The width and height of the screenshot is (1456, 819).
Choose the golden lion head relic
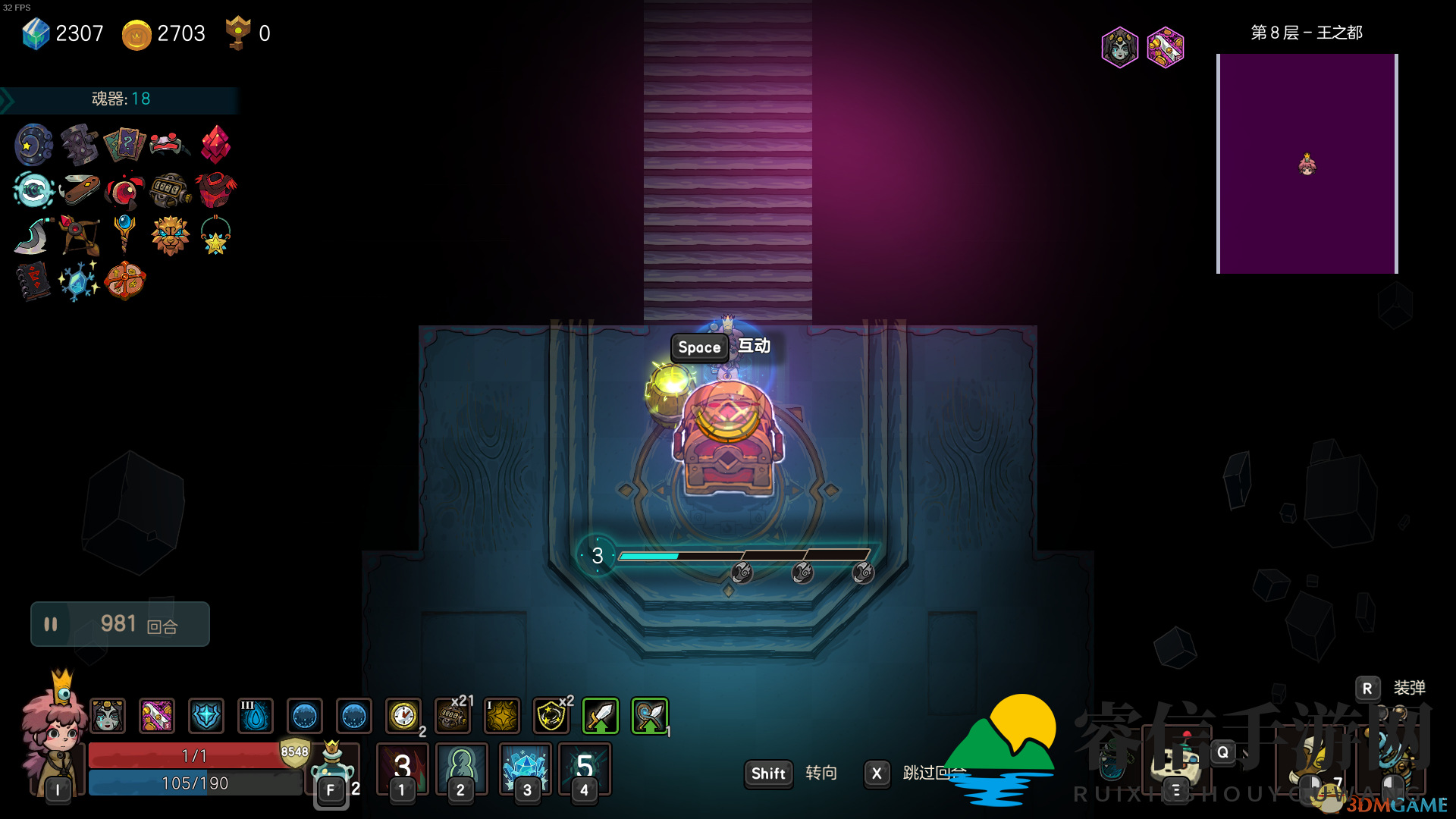(170, 235)
